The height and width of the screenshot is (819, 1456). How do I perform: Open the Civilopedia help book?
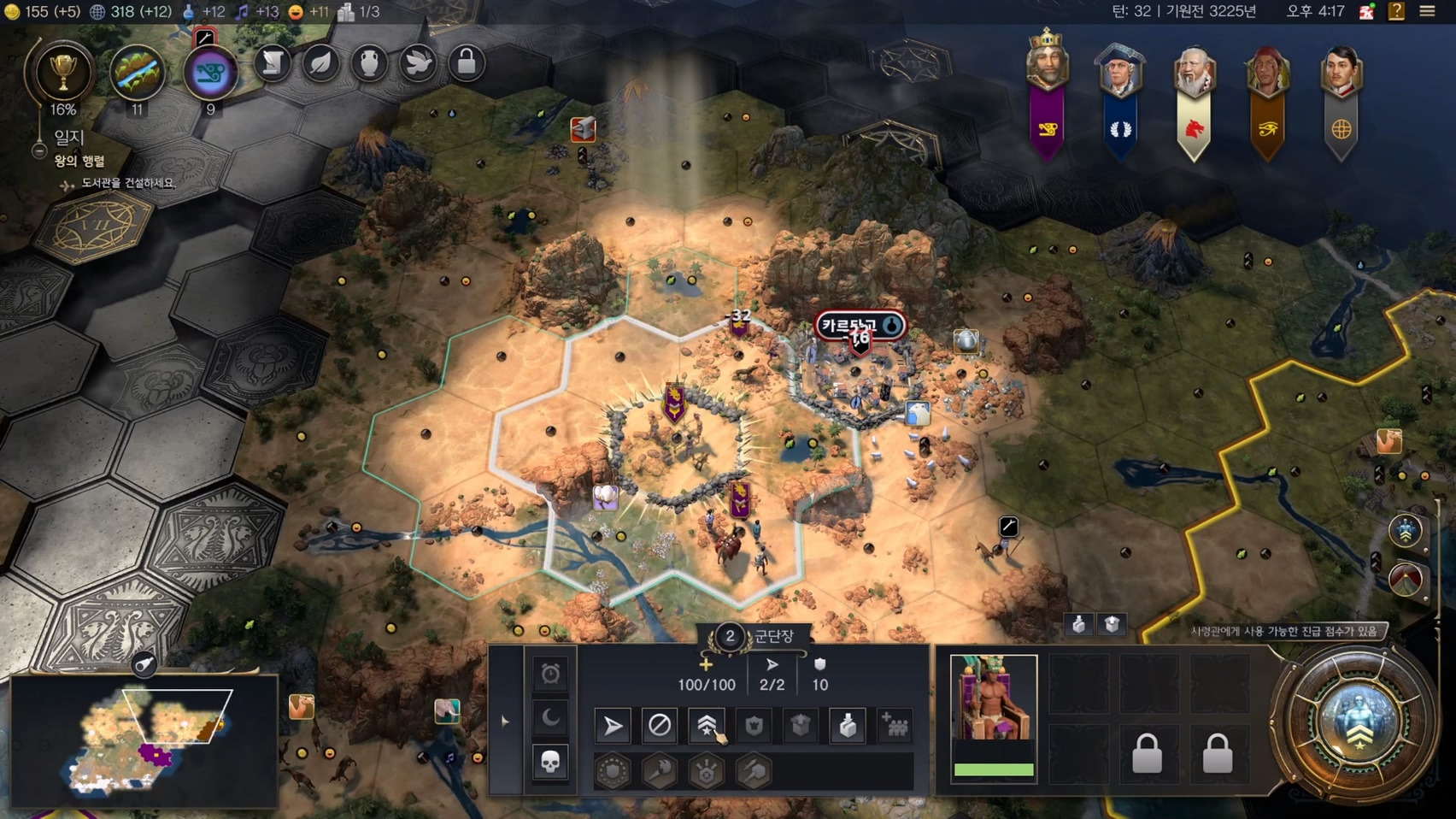[1396, 12]
